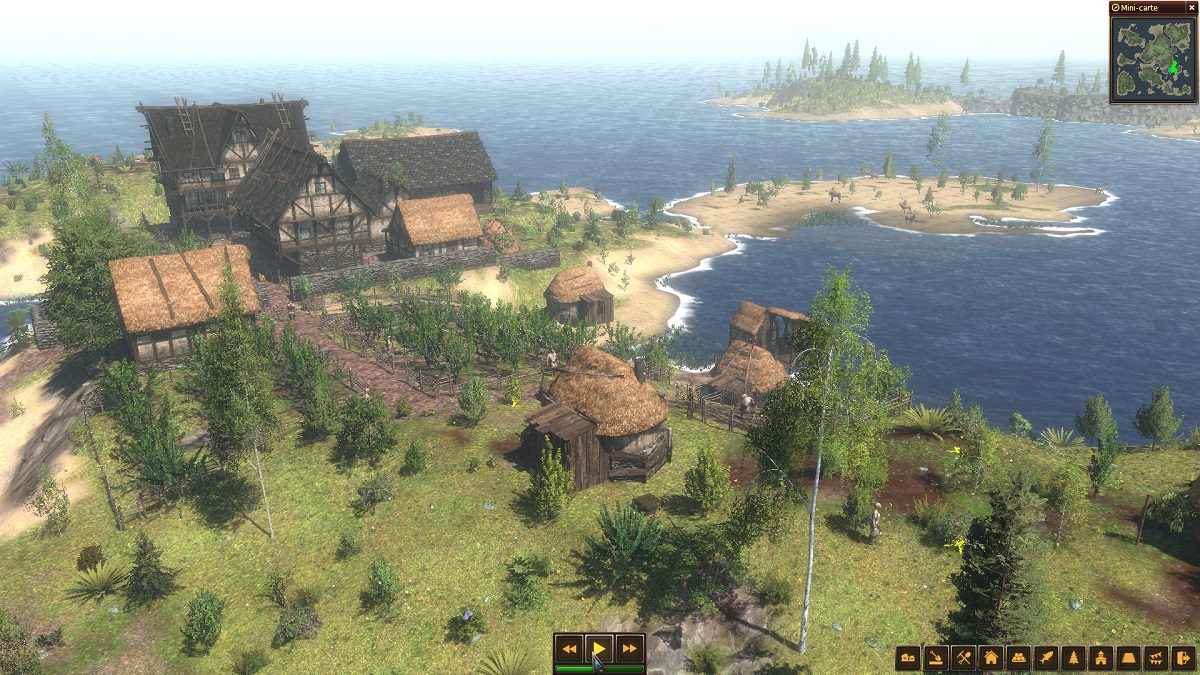Select the shovel digging tool icon
Screen dimensions: 1200x675
pos(936,658)
